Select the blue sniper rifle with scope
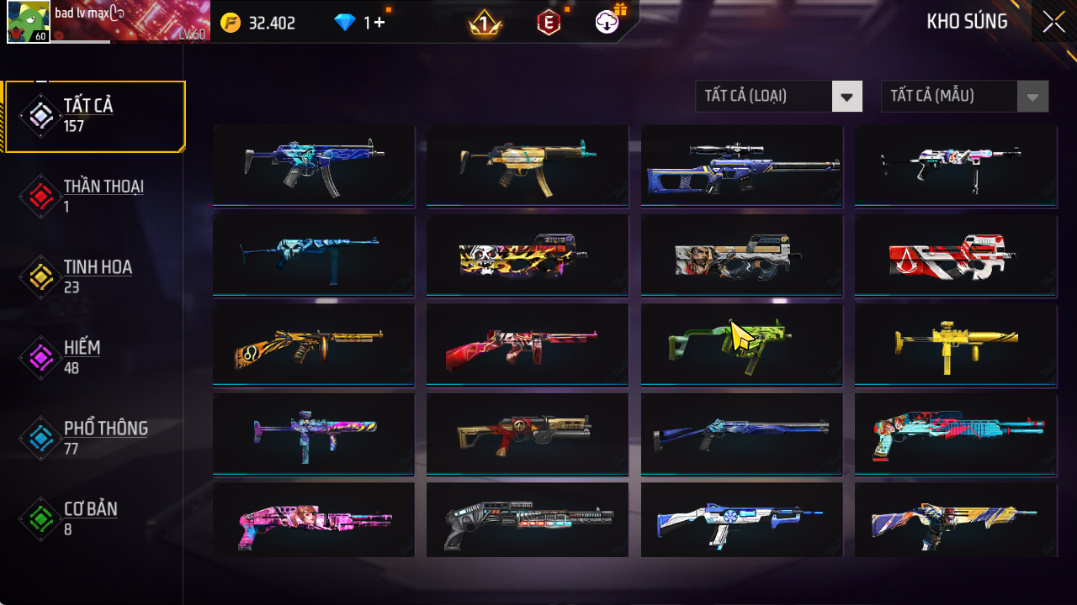 pos(741,165)
